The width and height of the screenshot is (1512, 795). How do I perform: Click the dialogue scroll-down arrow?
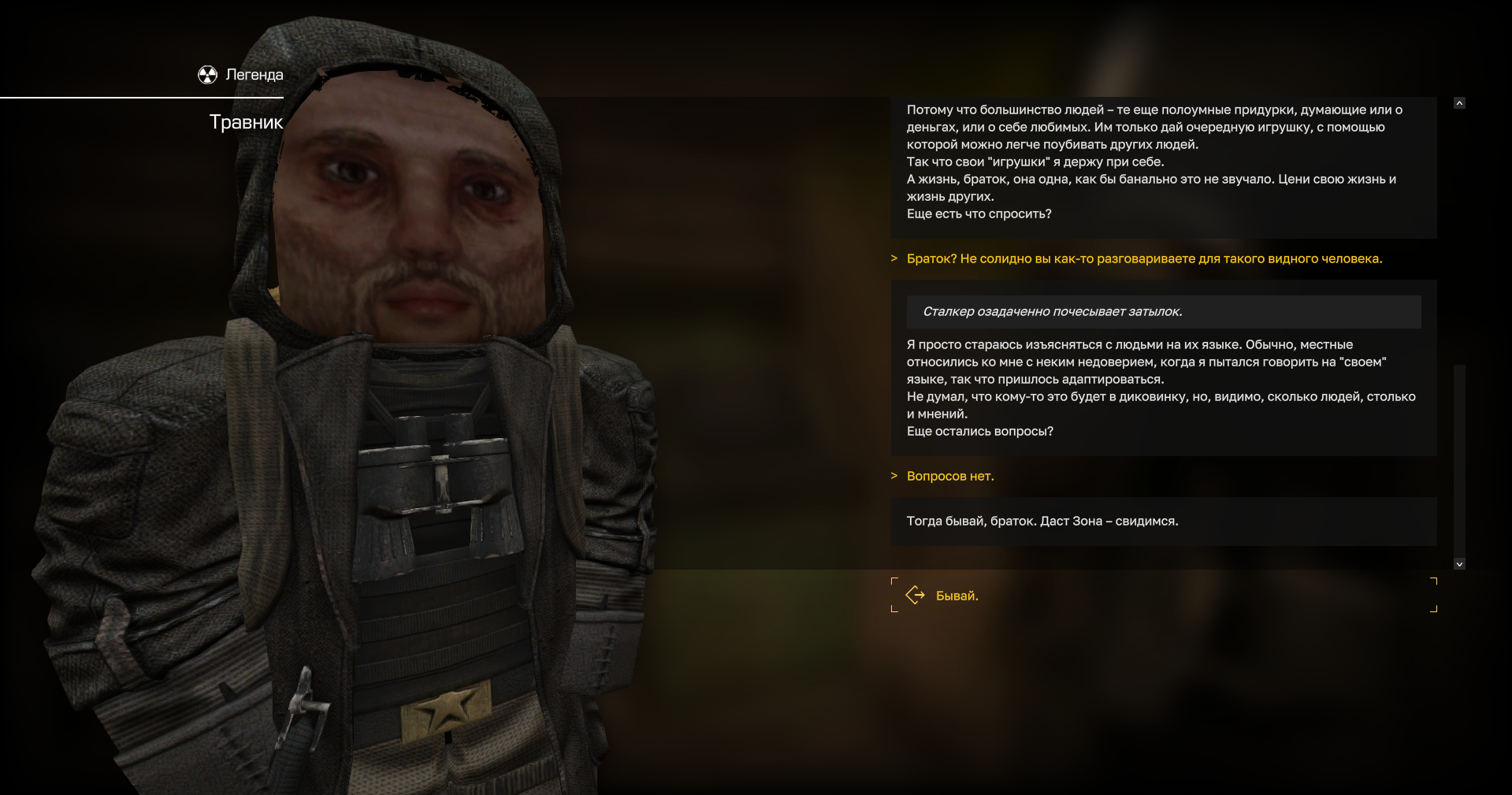1459,564
